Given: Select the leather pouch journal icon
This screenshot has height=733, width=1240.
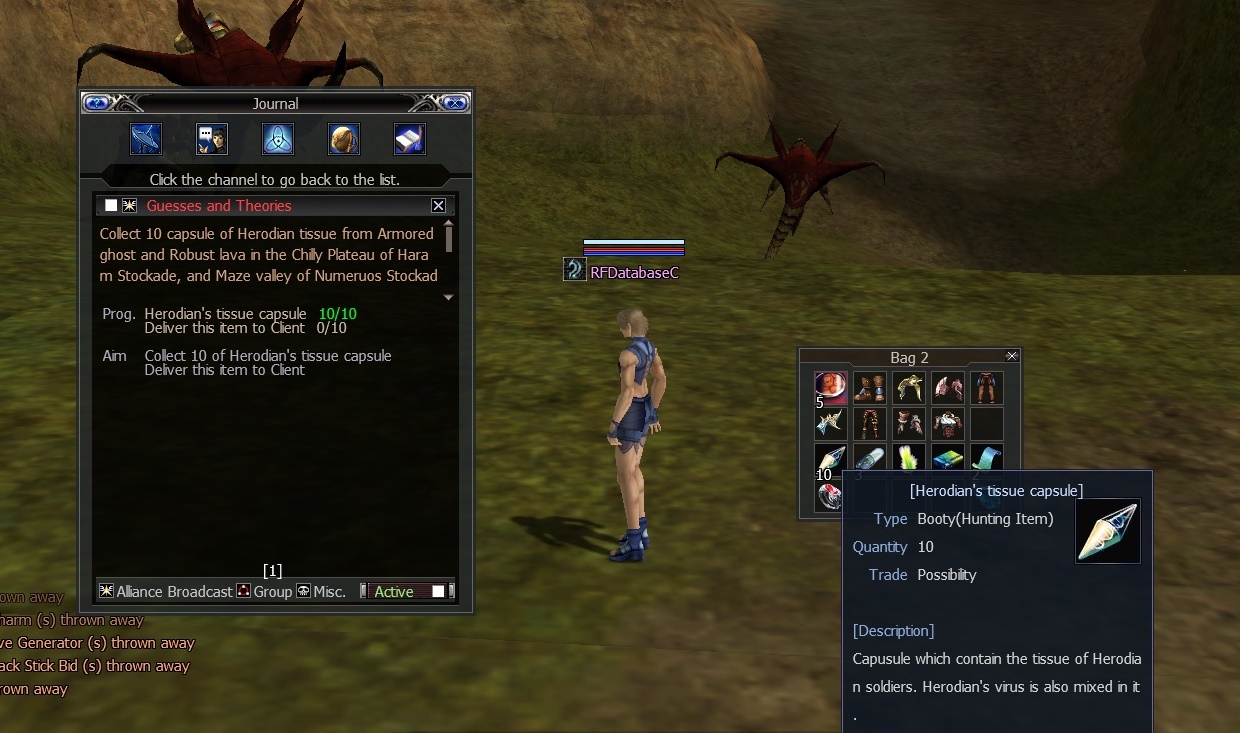Looking at the screenshot, I should pos(344,139).
